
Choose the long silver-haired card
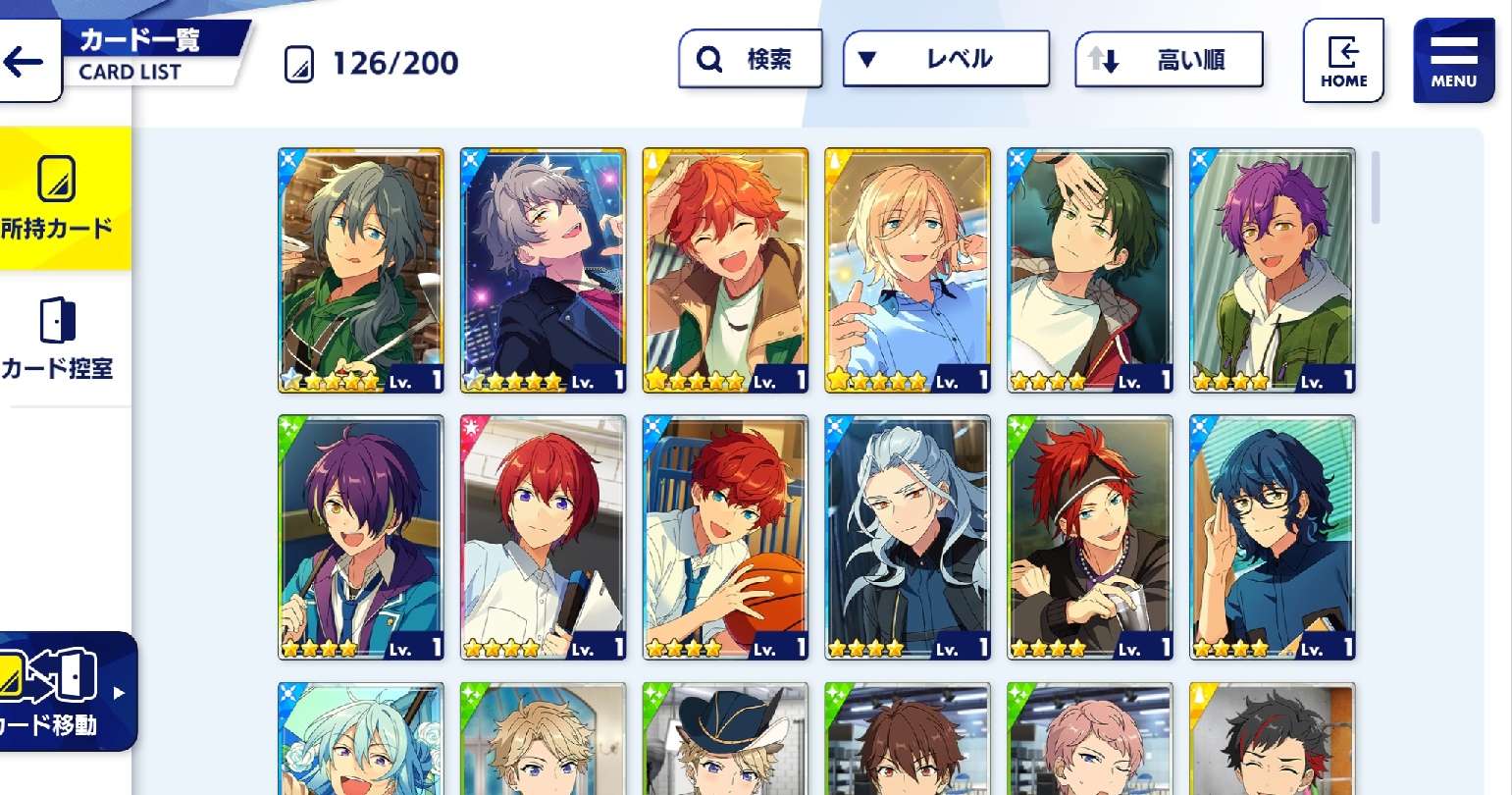pyautogui.click(x=908, y=537)
